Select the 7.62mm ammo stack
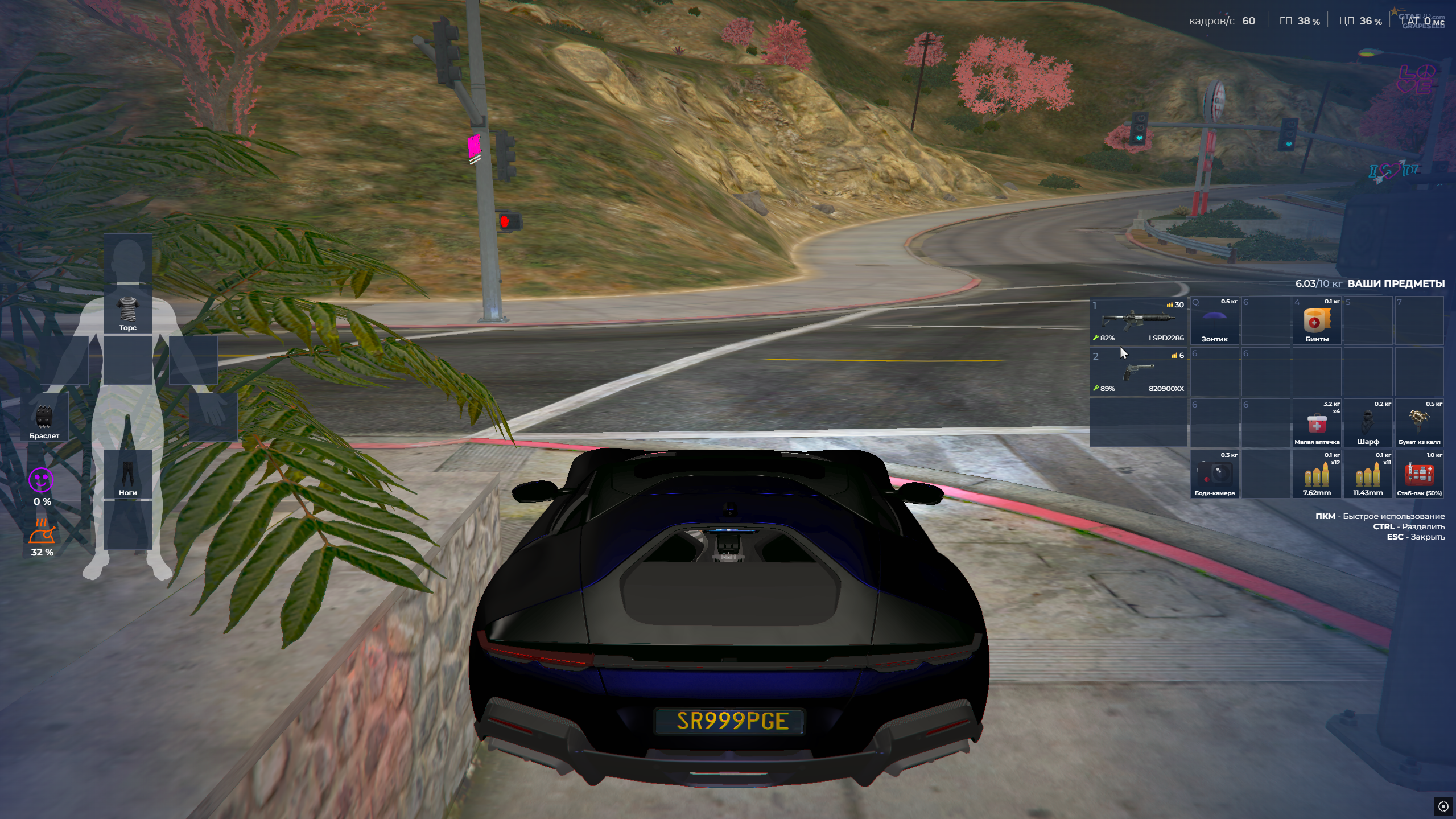 (x=1317, y=474)
